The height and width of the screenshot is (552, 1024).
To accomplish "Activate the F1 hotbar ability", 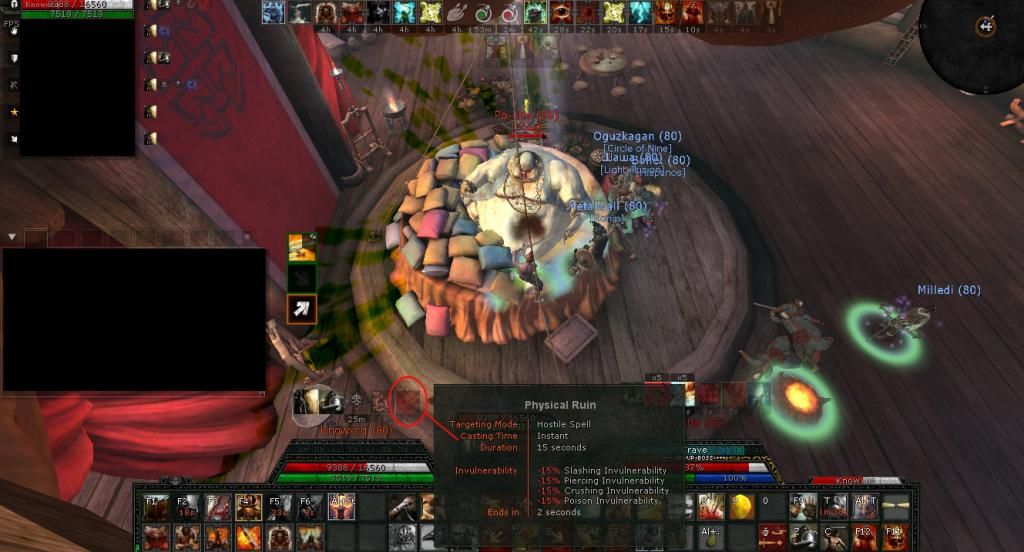I will point(155,507).
